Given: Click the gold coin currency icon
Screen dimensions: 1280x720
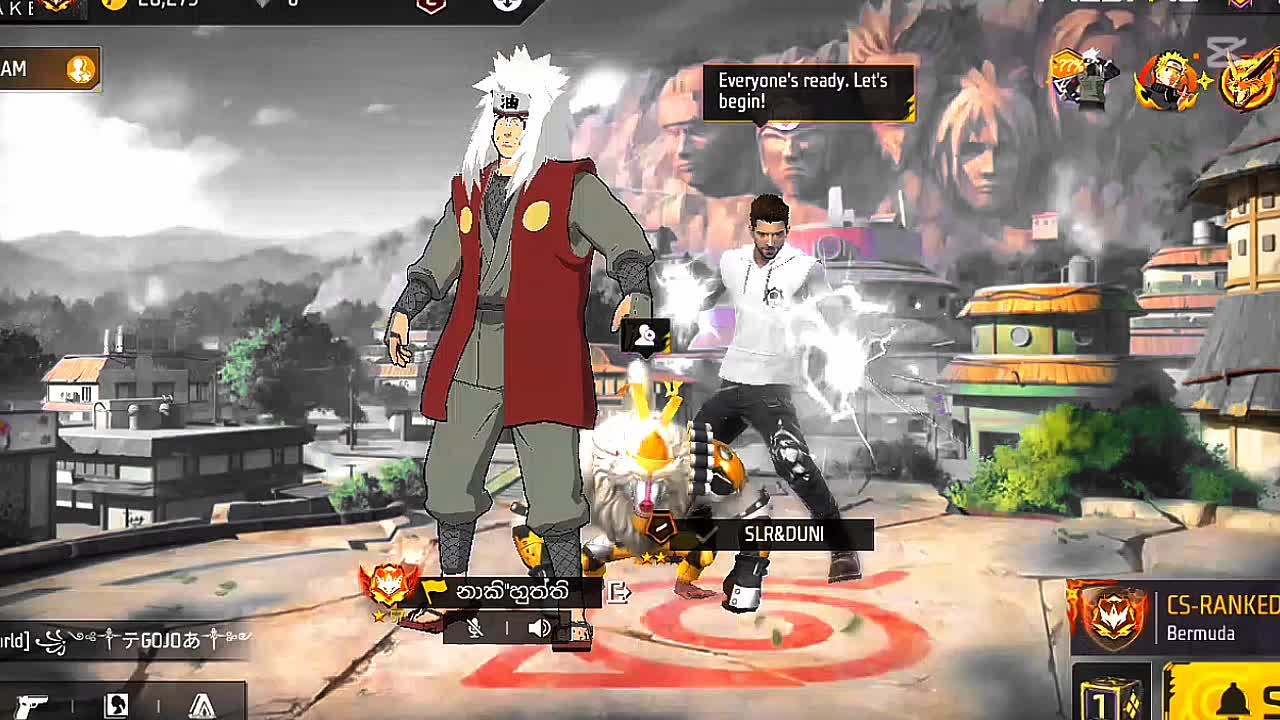Looking at the screenshot, I should pyautogui.click(x=115, y=4).
